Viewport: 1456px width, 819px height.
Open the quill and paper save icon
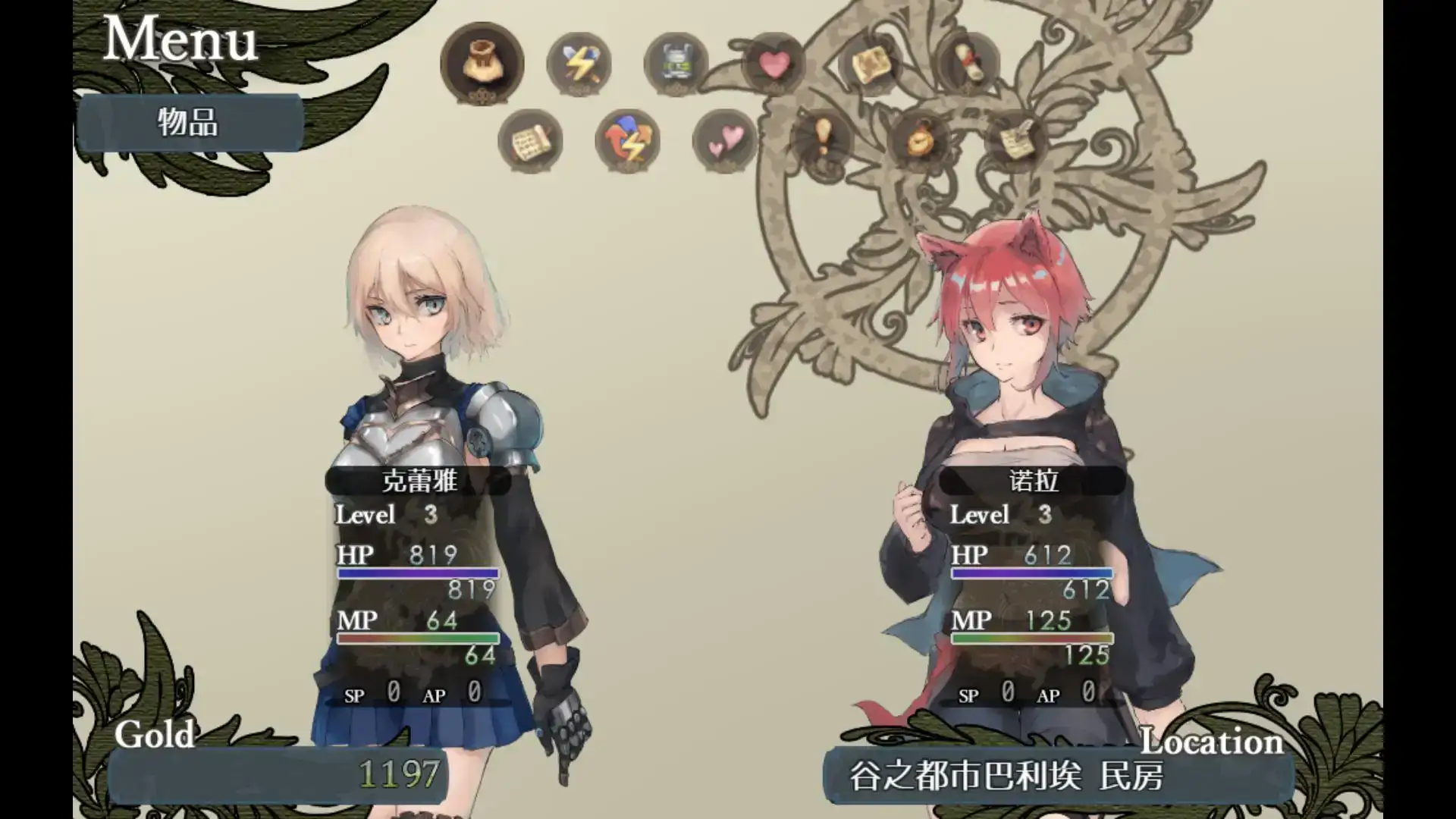[1016, 140]
